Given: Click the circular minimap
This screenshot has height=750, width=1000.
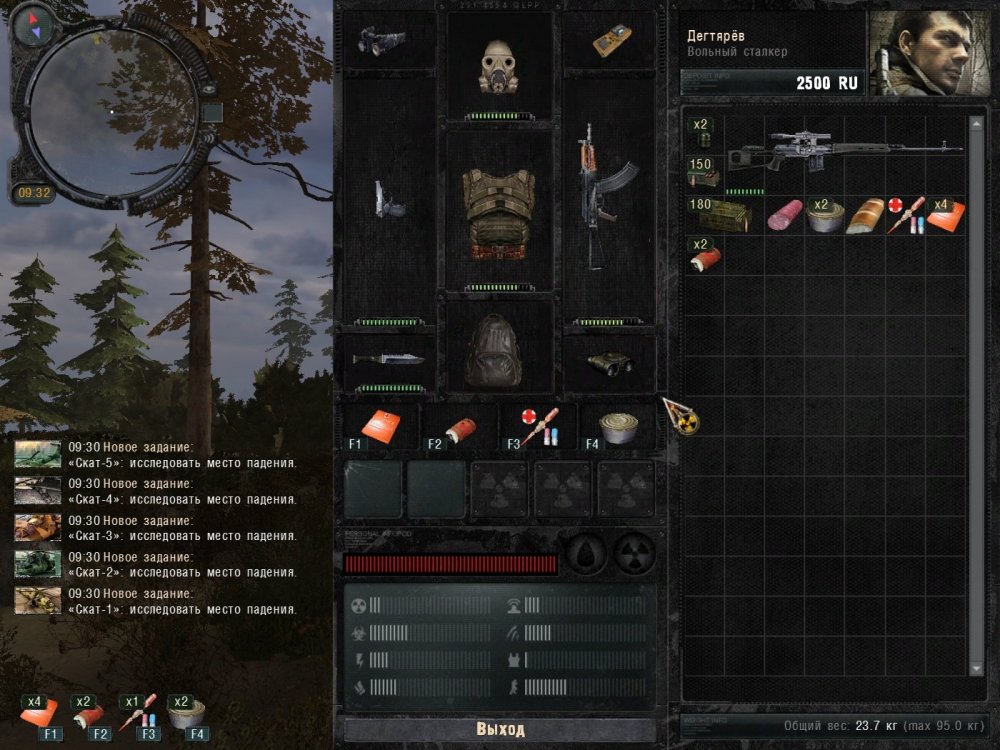Looking at the screenshot, I should [x=113, y=108].
